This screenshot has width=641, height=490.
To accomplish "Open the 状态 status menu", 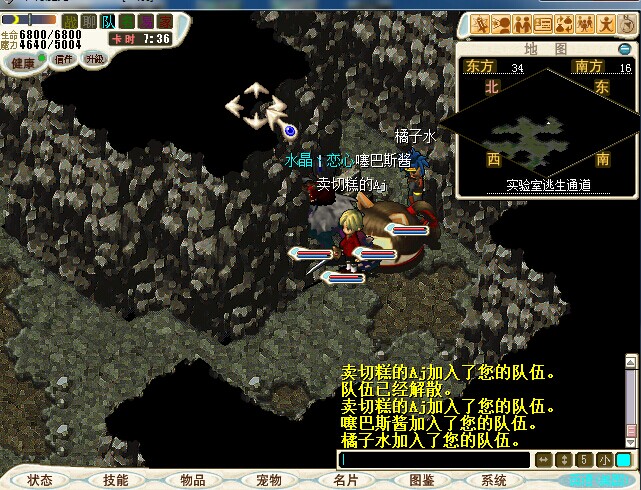I will coord(40,480).
